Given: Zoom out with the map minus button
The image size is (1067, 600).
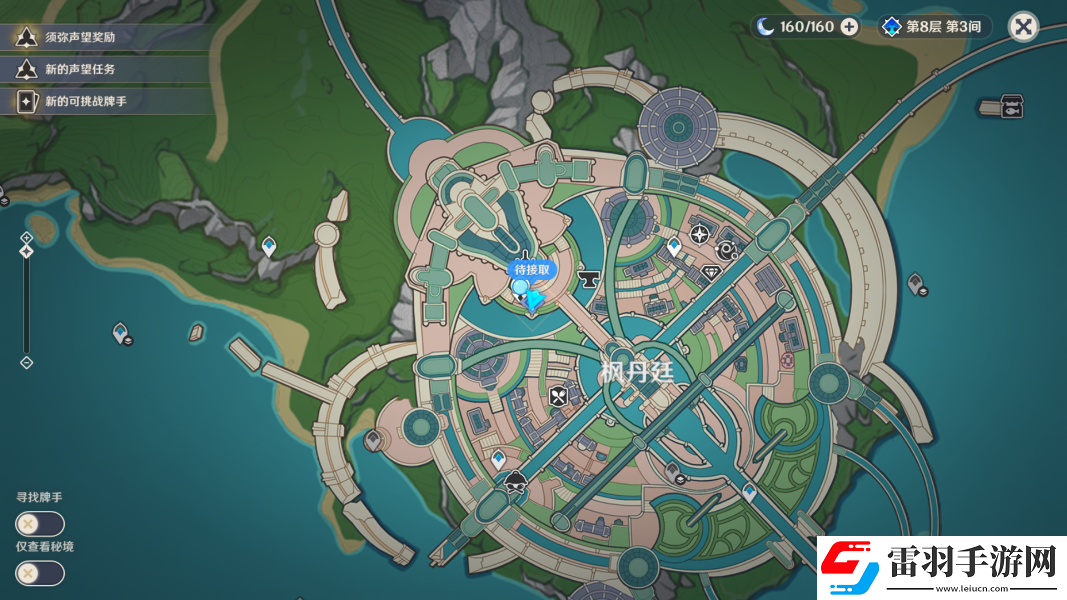Looking at the screenshot, I should click(x=27, y=362).
